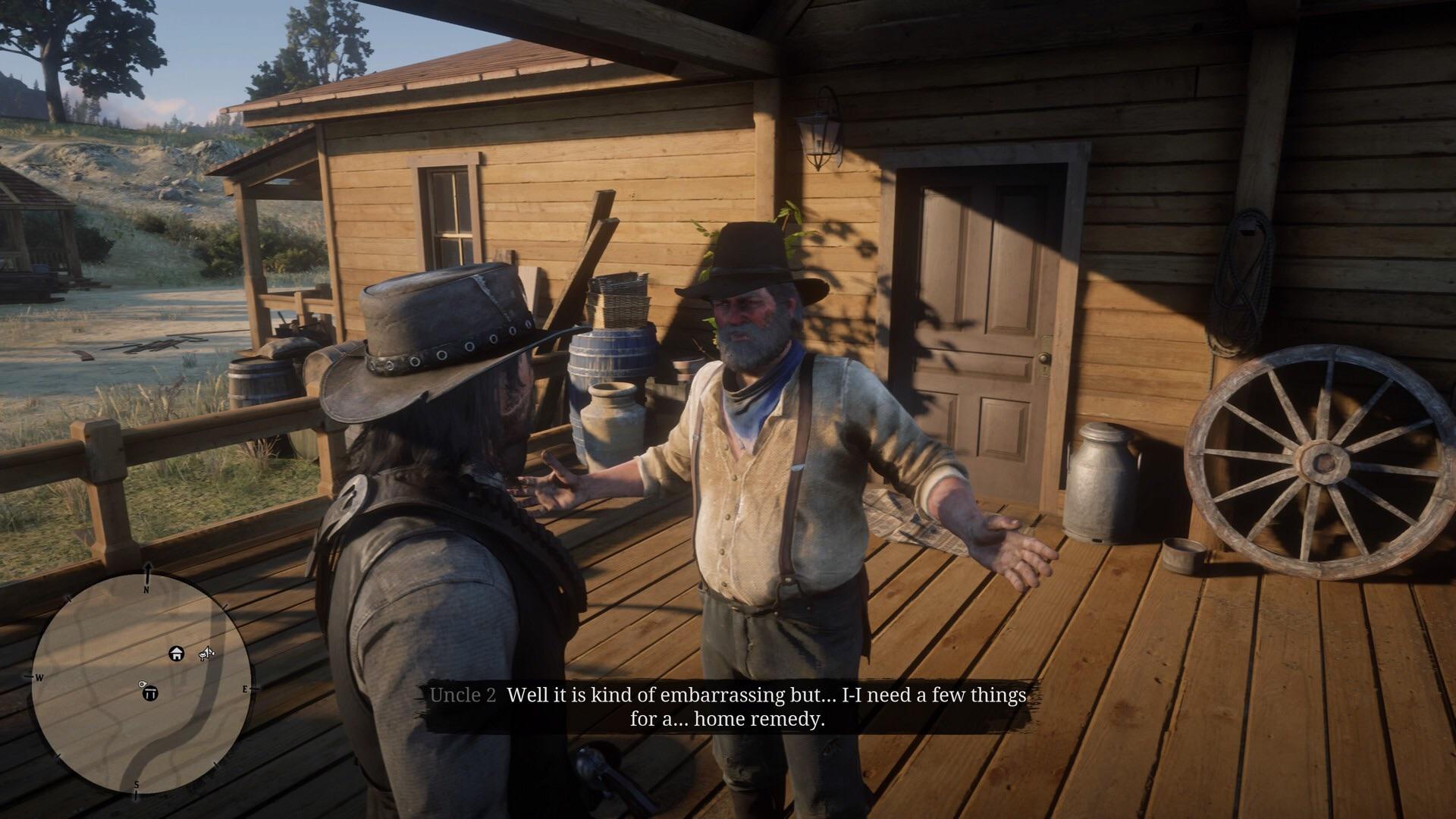The height and width of the screenshot is (819, 1456).
Task: Click the white player marker on the minimap
Action: [x=143, y=685]
